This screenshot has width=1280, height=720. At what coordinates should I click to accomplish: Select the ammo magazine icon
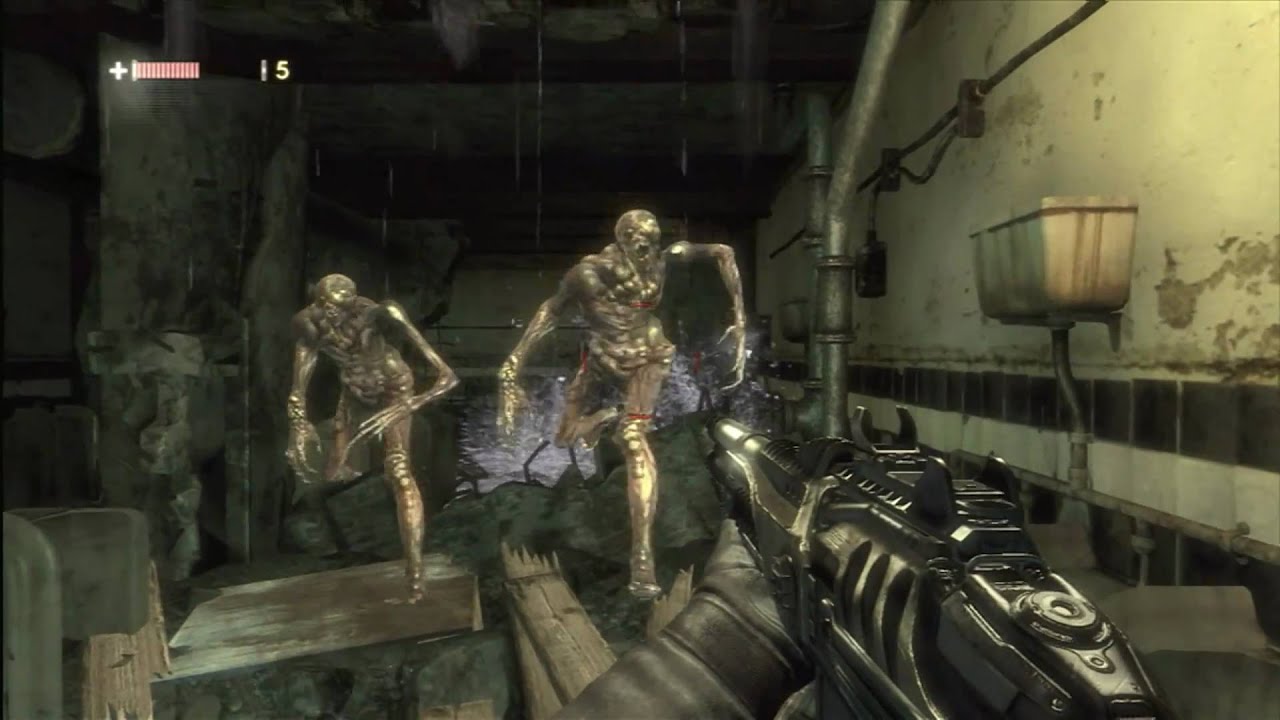pyautogui.click(x=263, y=69)
